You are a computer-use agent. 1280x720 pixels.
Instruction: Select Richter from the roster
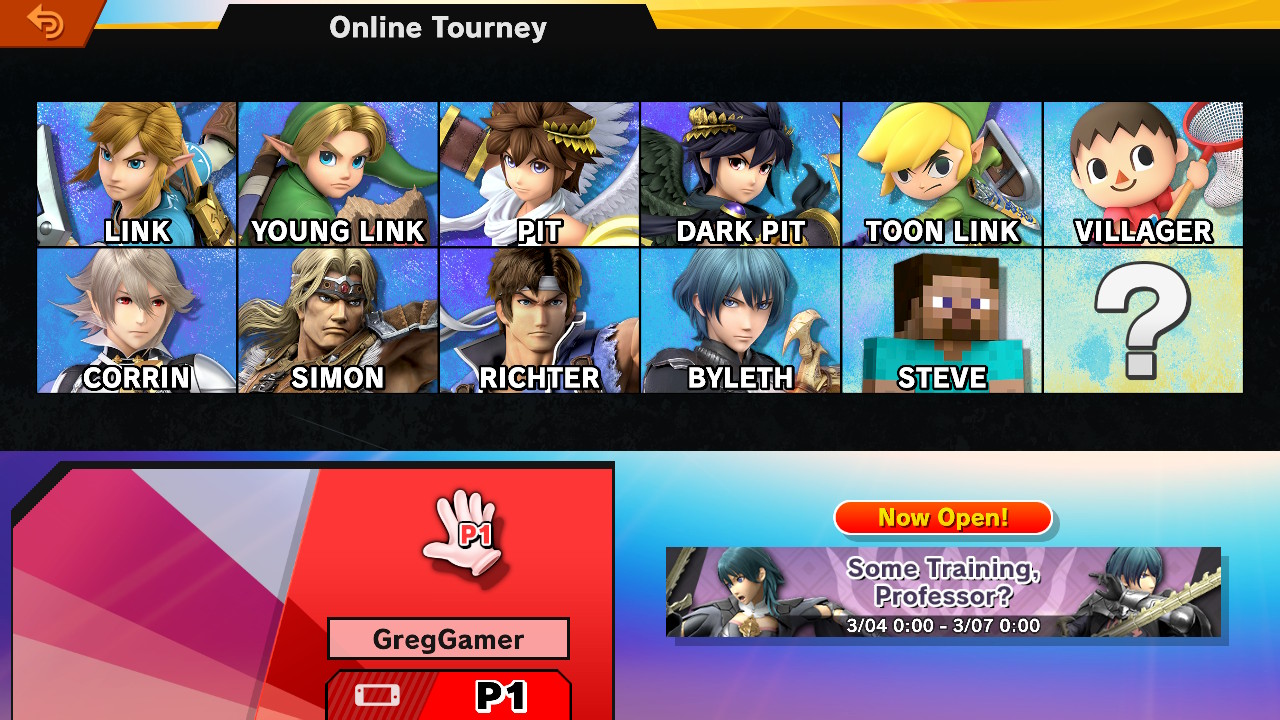[539, 320]
